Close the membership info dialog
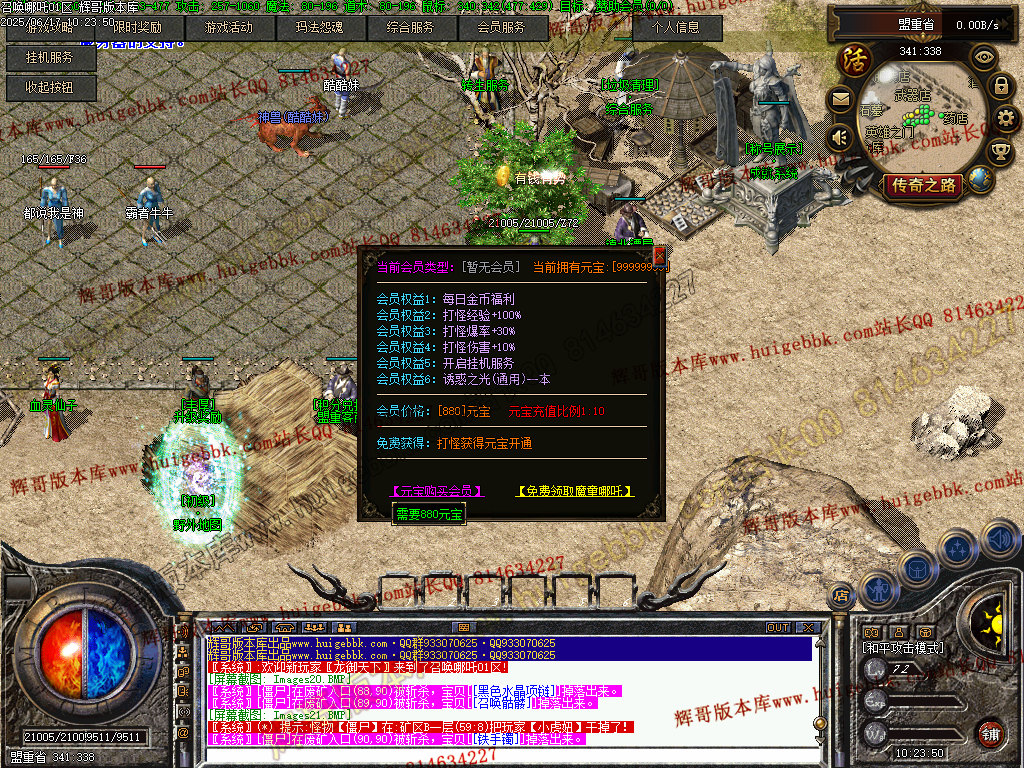This screenshot has height=768, width=1024. coord(658,256)
